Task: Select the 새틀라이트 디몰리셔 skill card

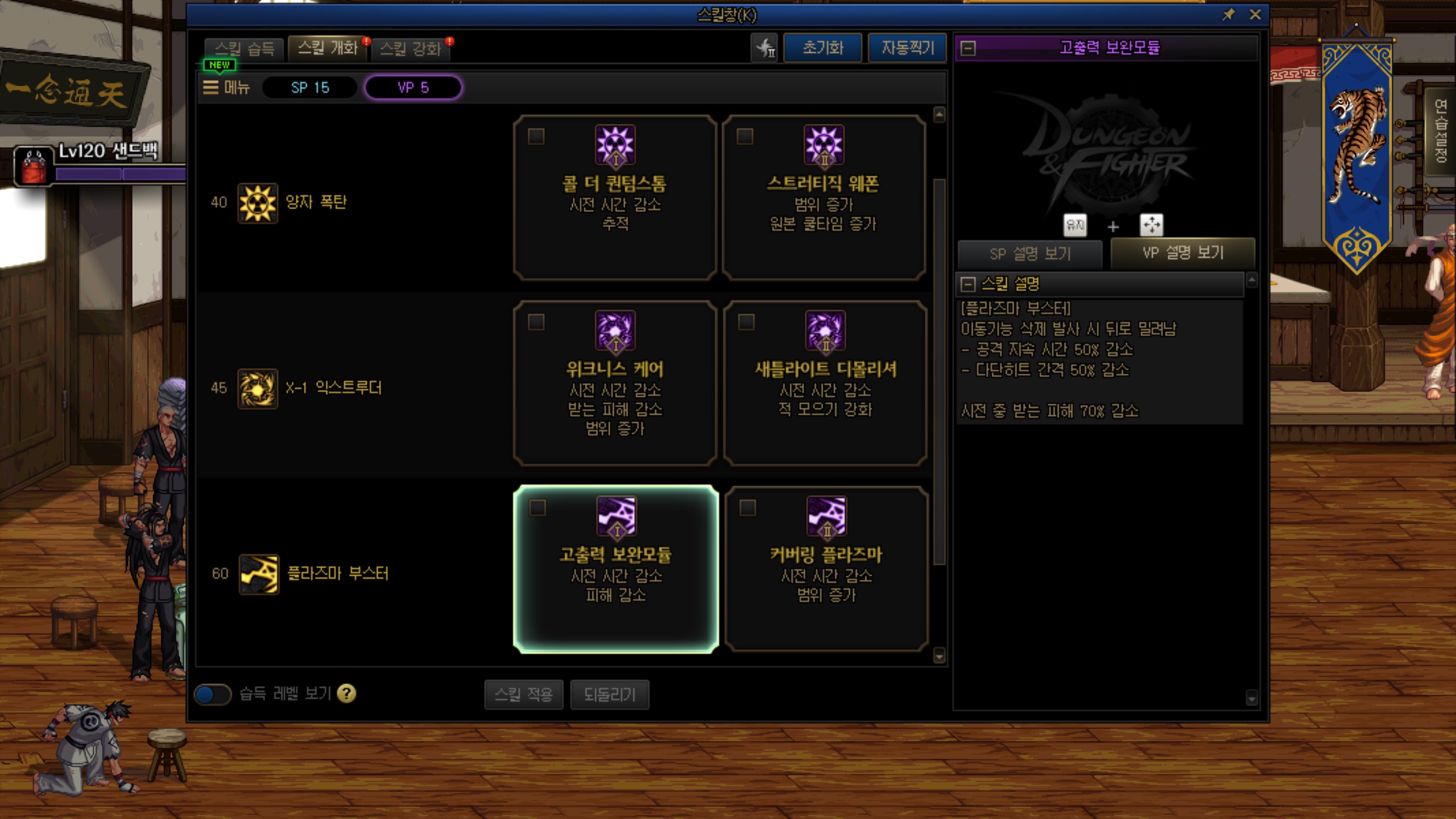Action: pyautogui.click(x=825, y=383)
